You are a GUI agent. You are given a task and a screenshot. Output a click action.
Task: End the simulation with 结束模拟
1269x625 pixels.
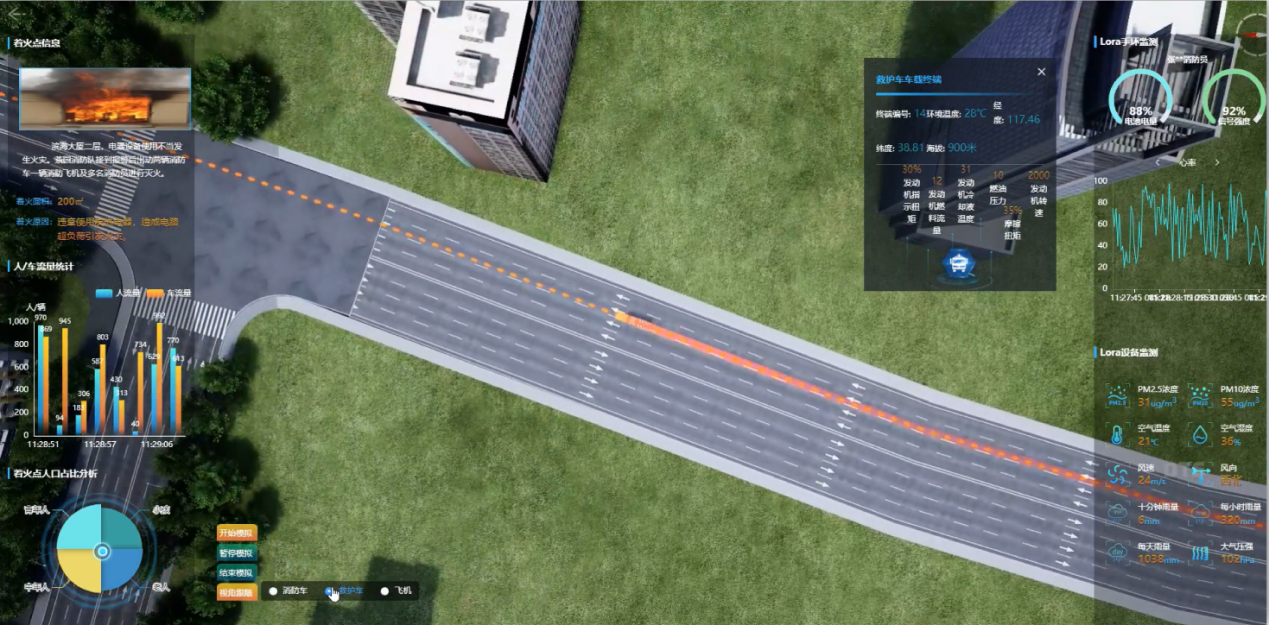pos(237,572)
